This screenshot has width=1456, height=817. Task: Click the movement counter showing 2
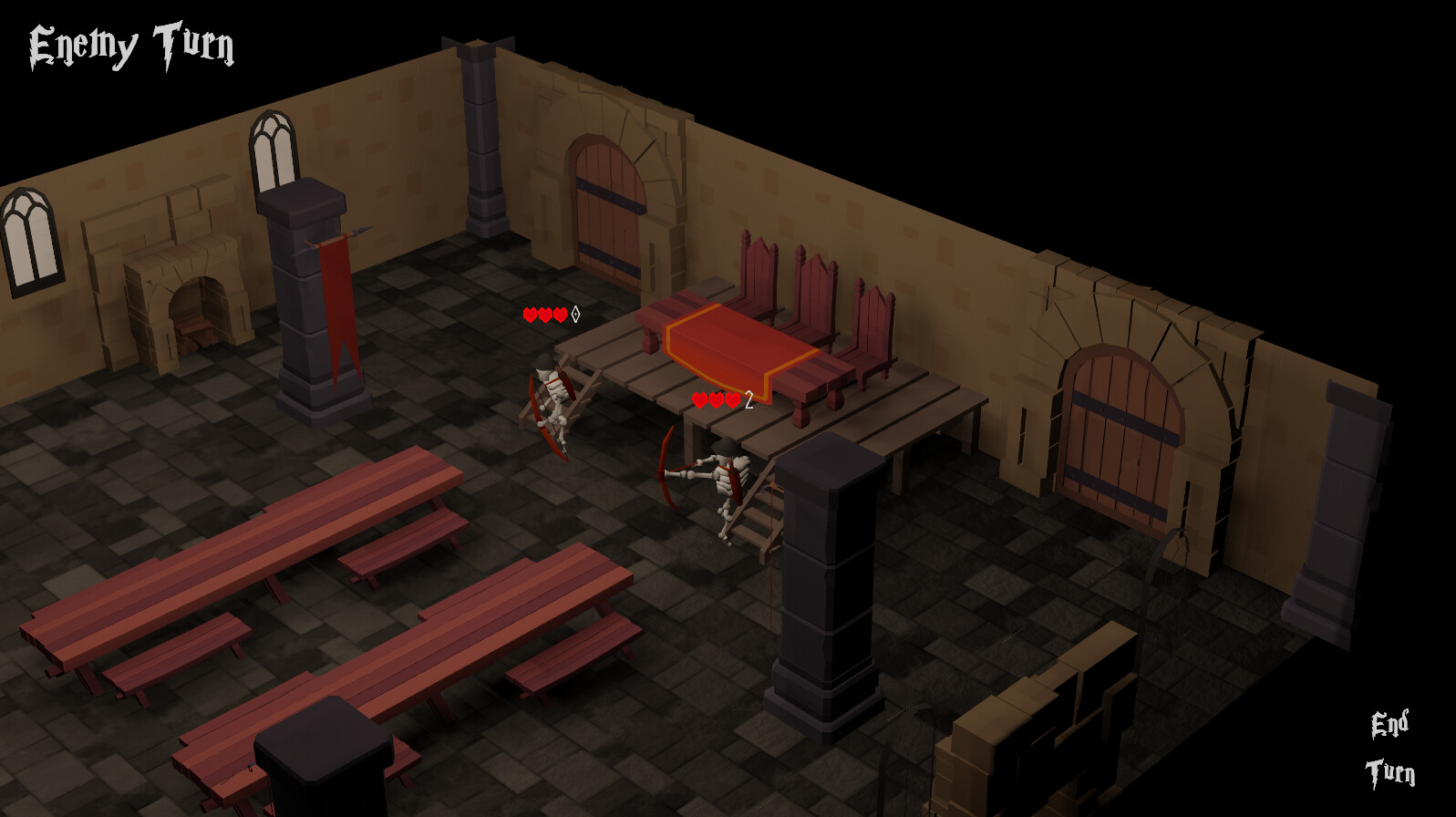748,398
